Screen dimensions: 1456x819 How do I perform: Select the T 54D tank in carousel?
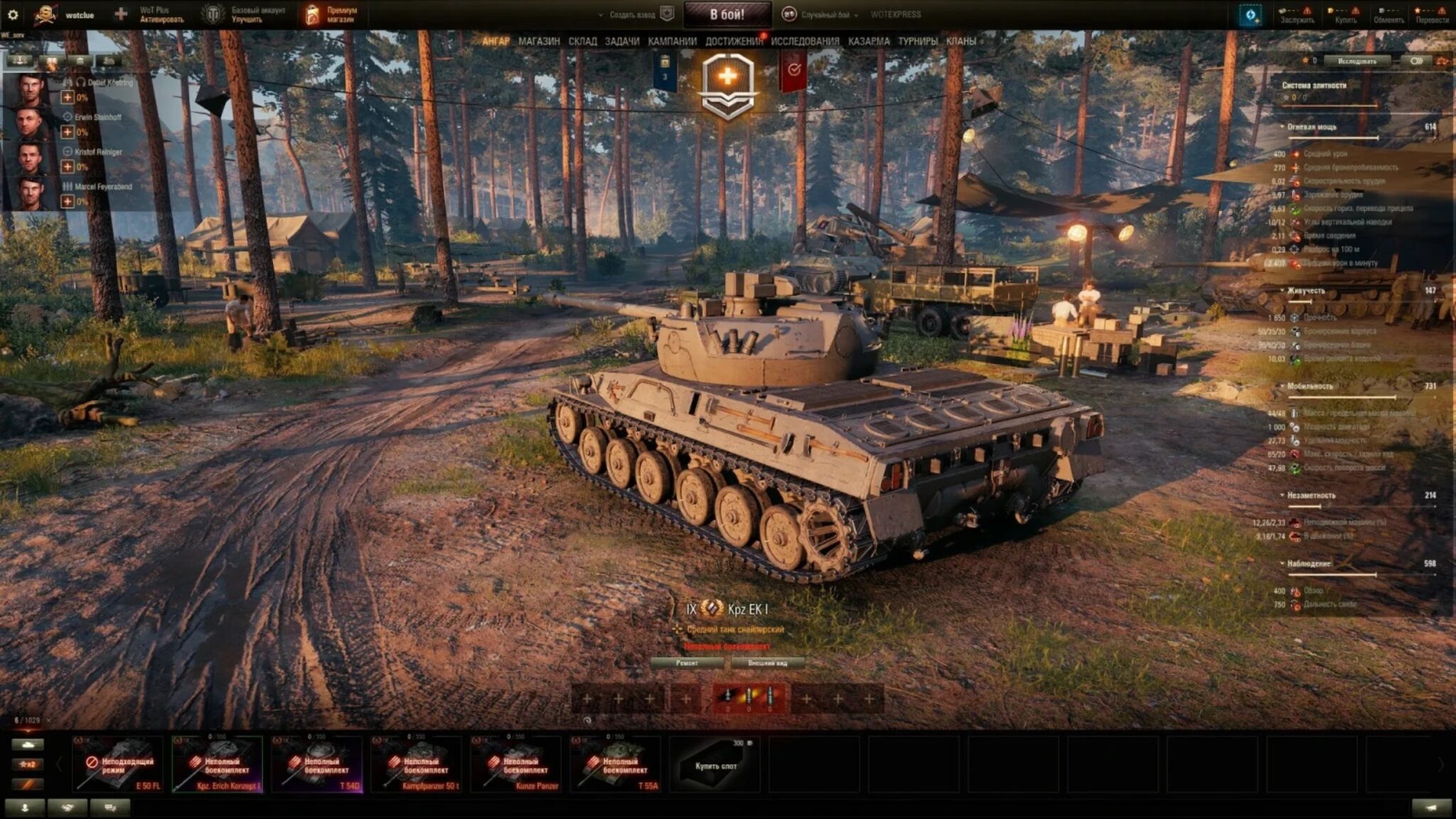point(316,764)
